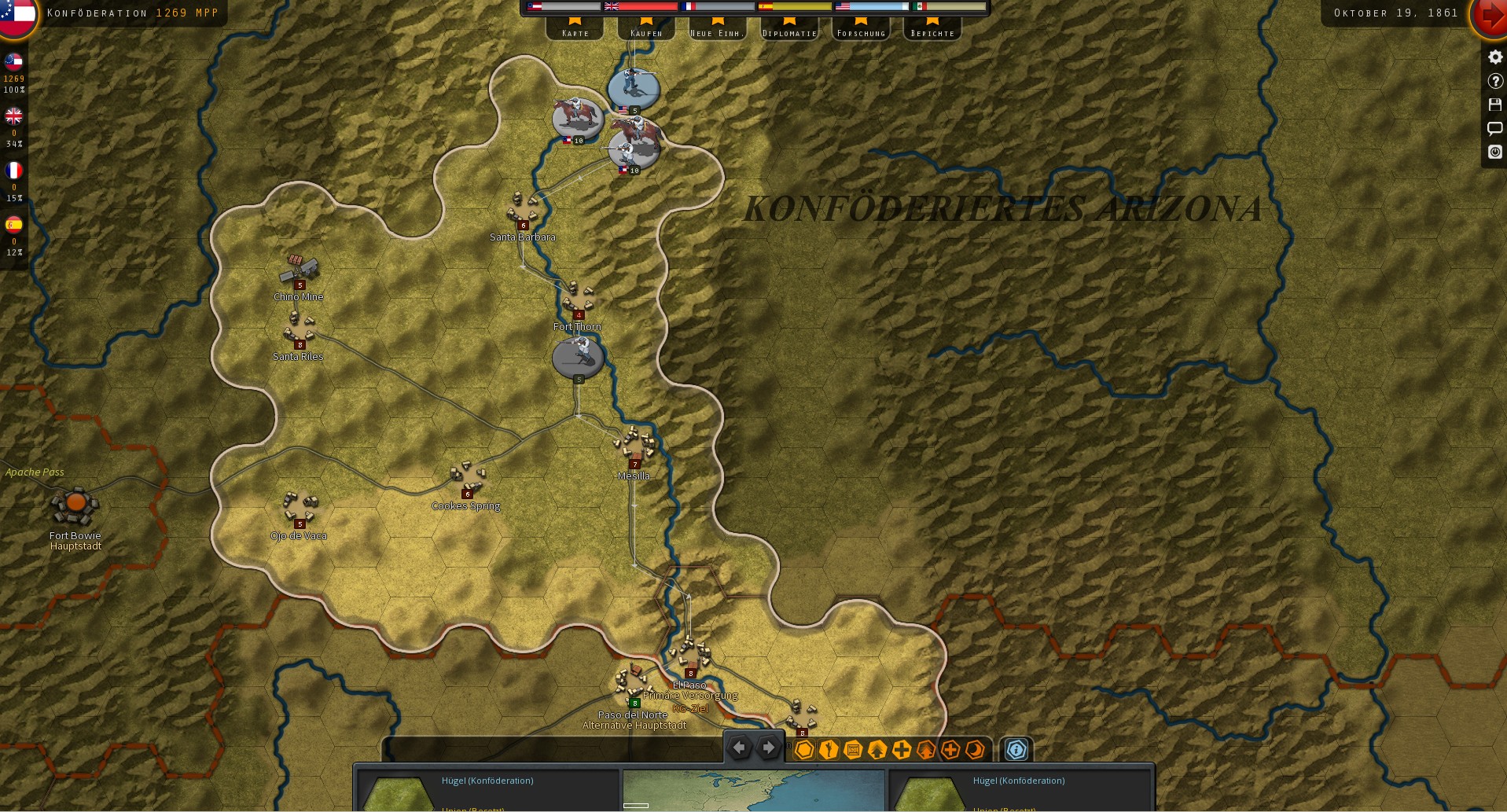The width and height of the screenshot is (1507, 812).
Task: Select the soldier silhouette hexagon in the unit toolbar
Action: 828,749
